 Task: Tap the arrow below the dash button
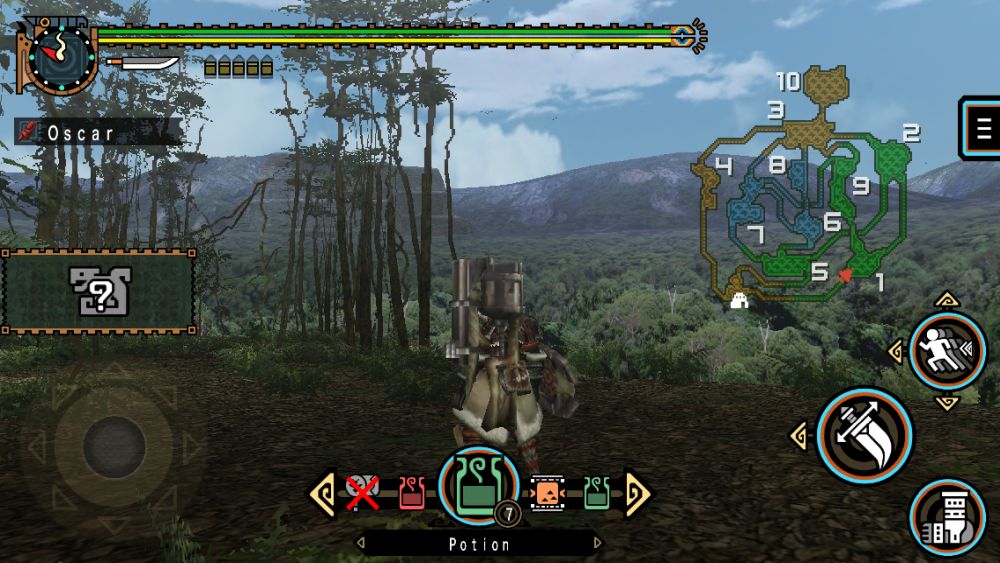point(947,402)
